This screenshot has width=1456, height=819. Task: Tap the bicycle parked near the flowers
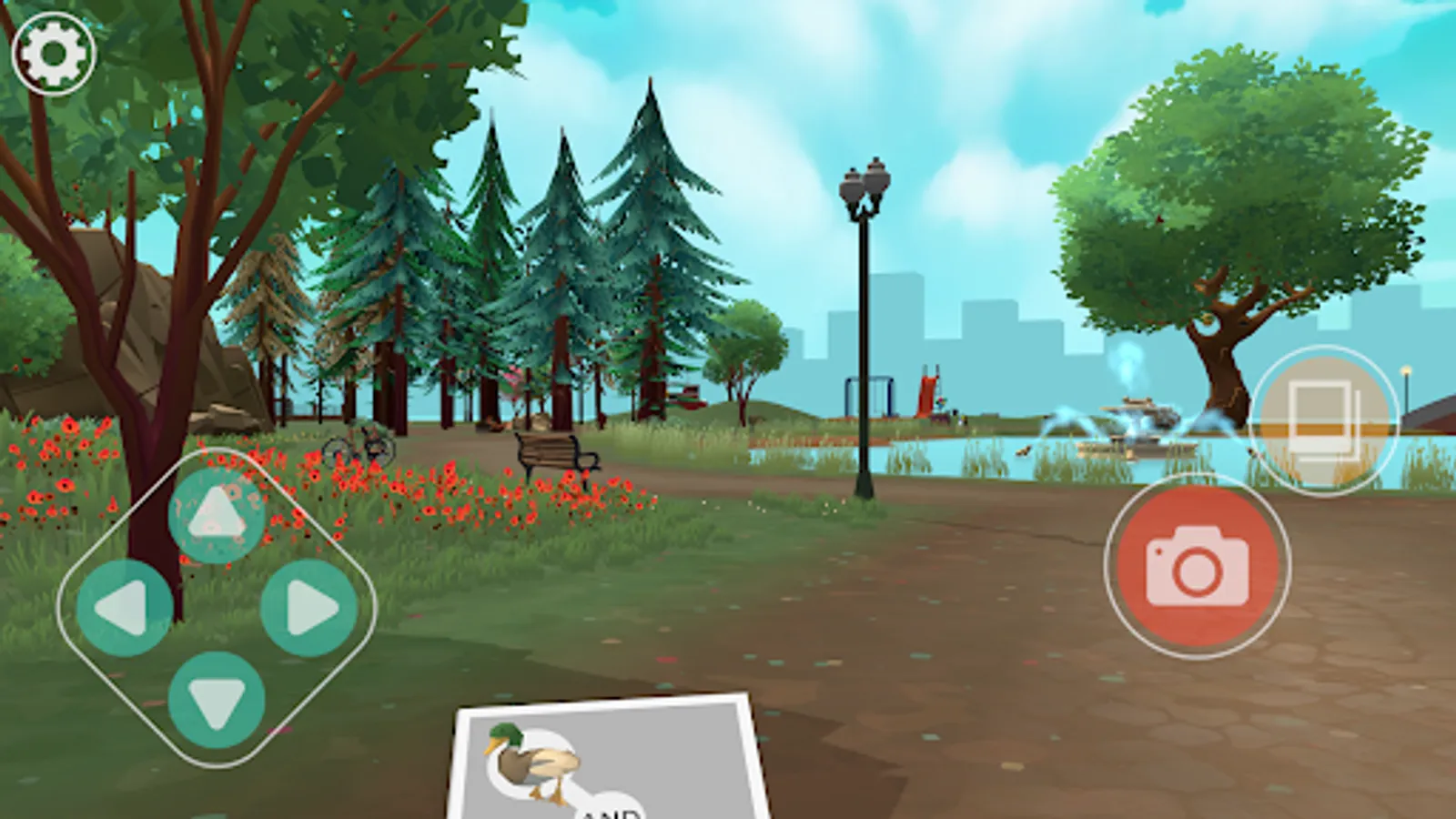click(358, 444)
